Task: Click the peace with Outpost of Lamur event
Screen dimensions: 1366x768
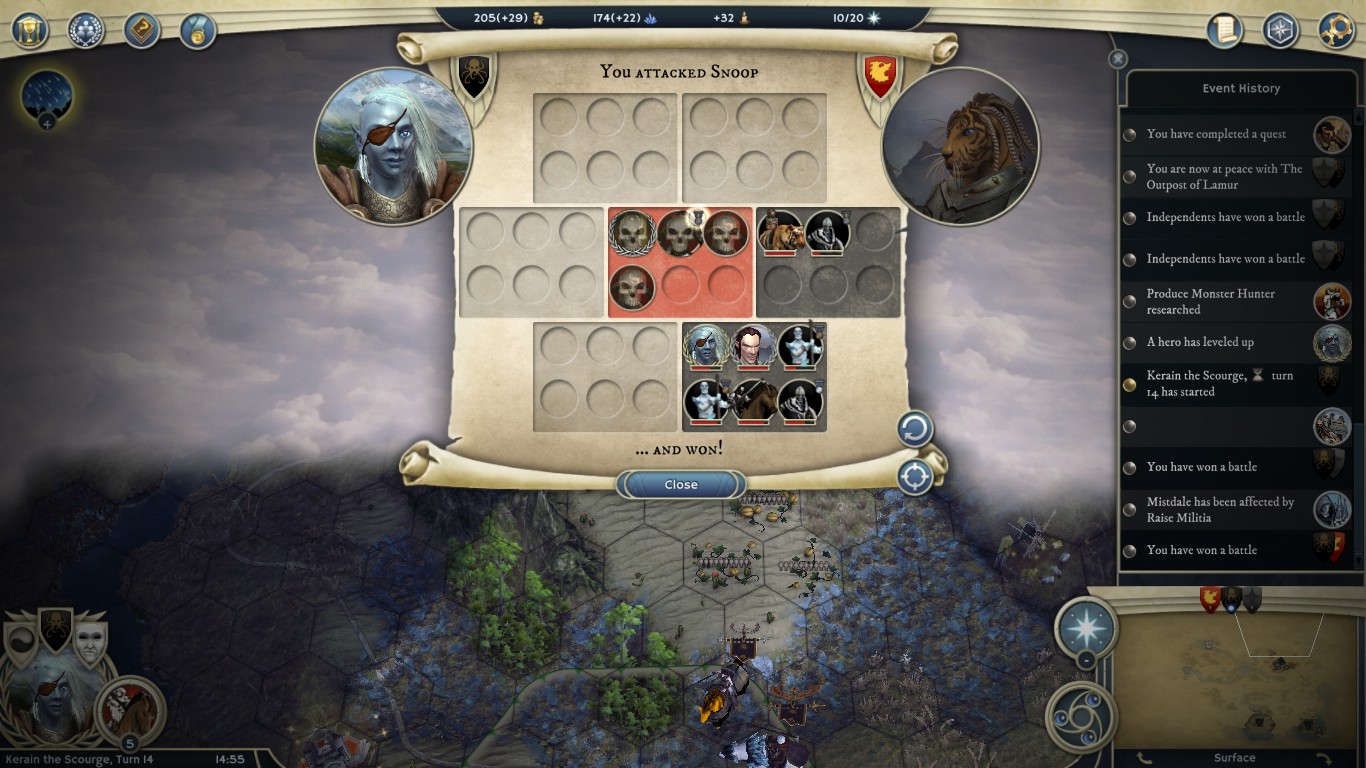Action: tap(1224, 177)
